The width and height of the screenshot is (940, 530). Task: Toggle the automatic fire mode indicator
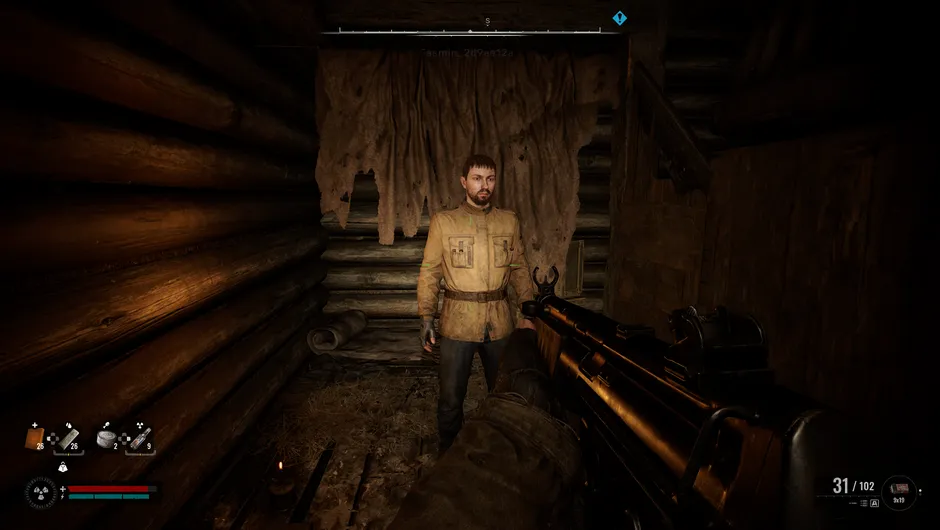click(x=874, y=503)
